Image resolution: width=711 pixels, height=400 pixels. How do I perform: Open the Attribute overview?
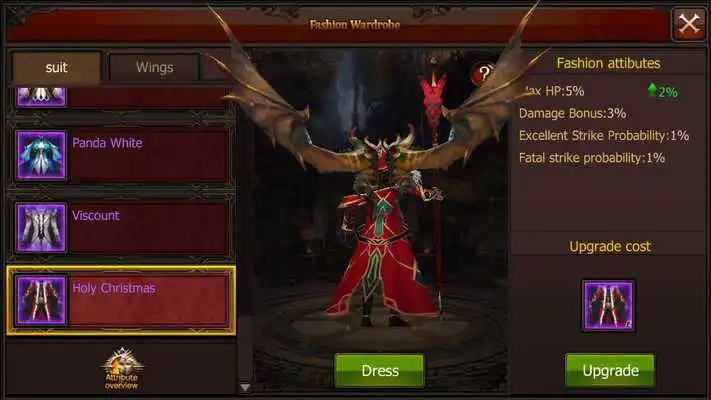(122, 368)
